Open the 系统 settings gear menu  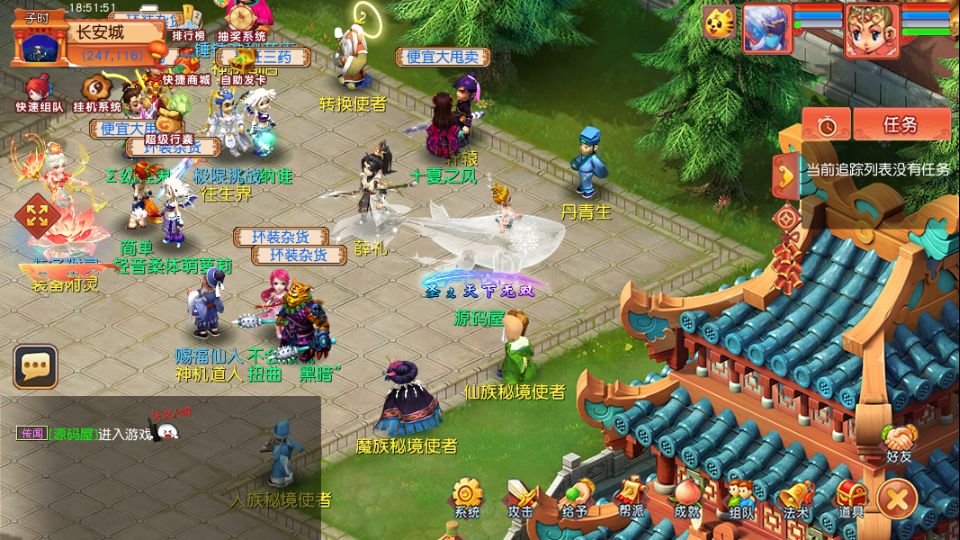pyautogui.click(x=467, y=497)
